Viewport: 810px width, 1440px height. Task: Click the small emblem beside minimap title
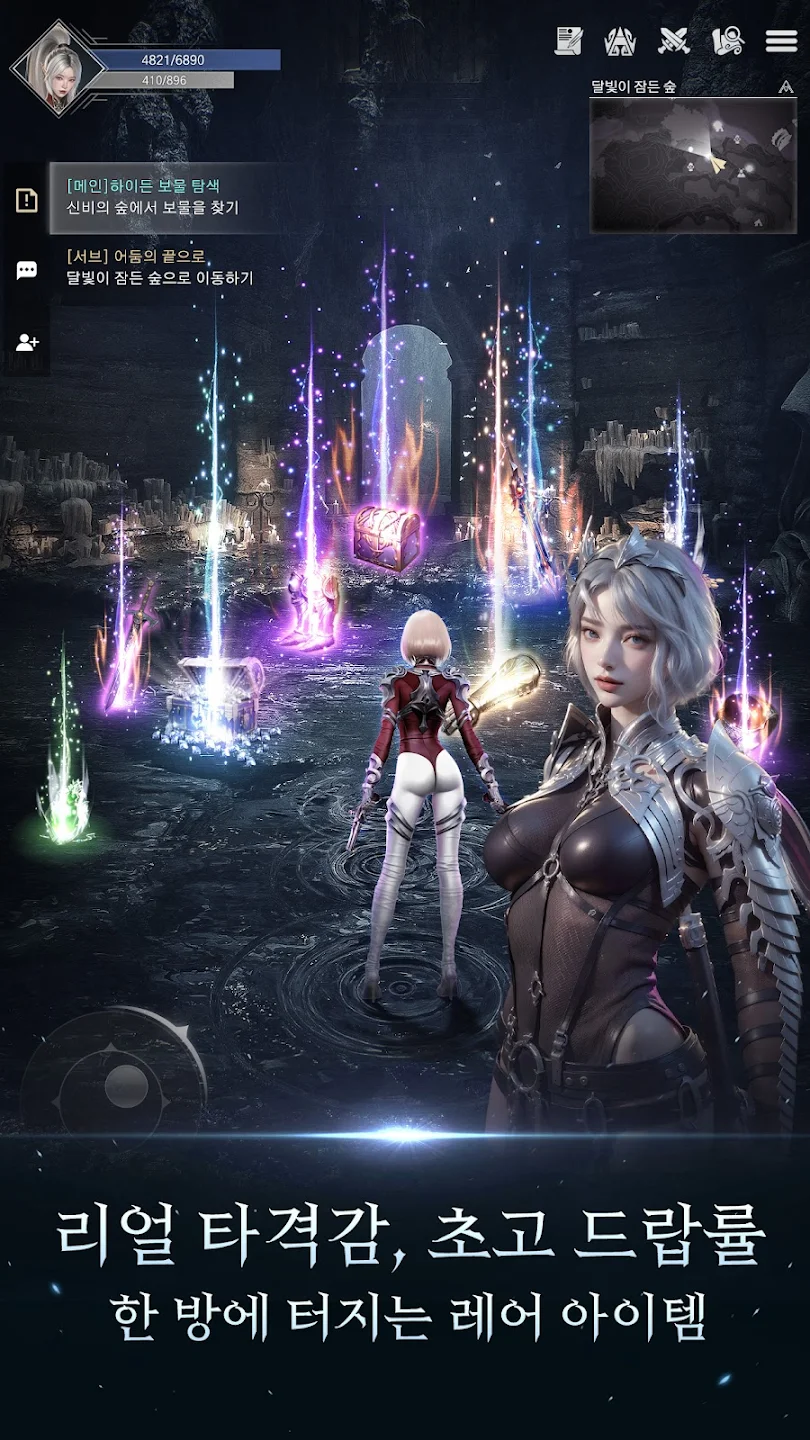(785, 87)
